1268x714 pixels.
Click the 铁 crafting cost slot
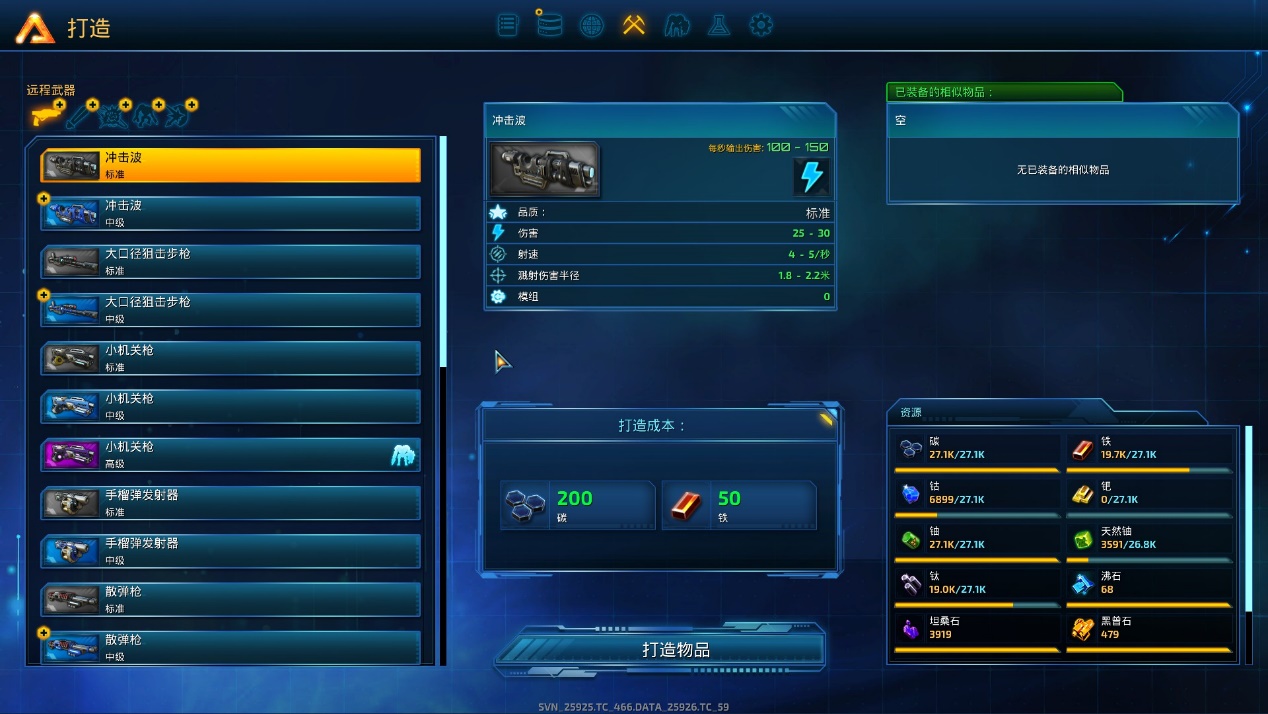click(x=738, y=505)
